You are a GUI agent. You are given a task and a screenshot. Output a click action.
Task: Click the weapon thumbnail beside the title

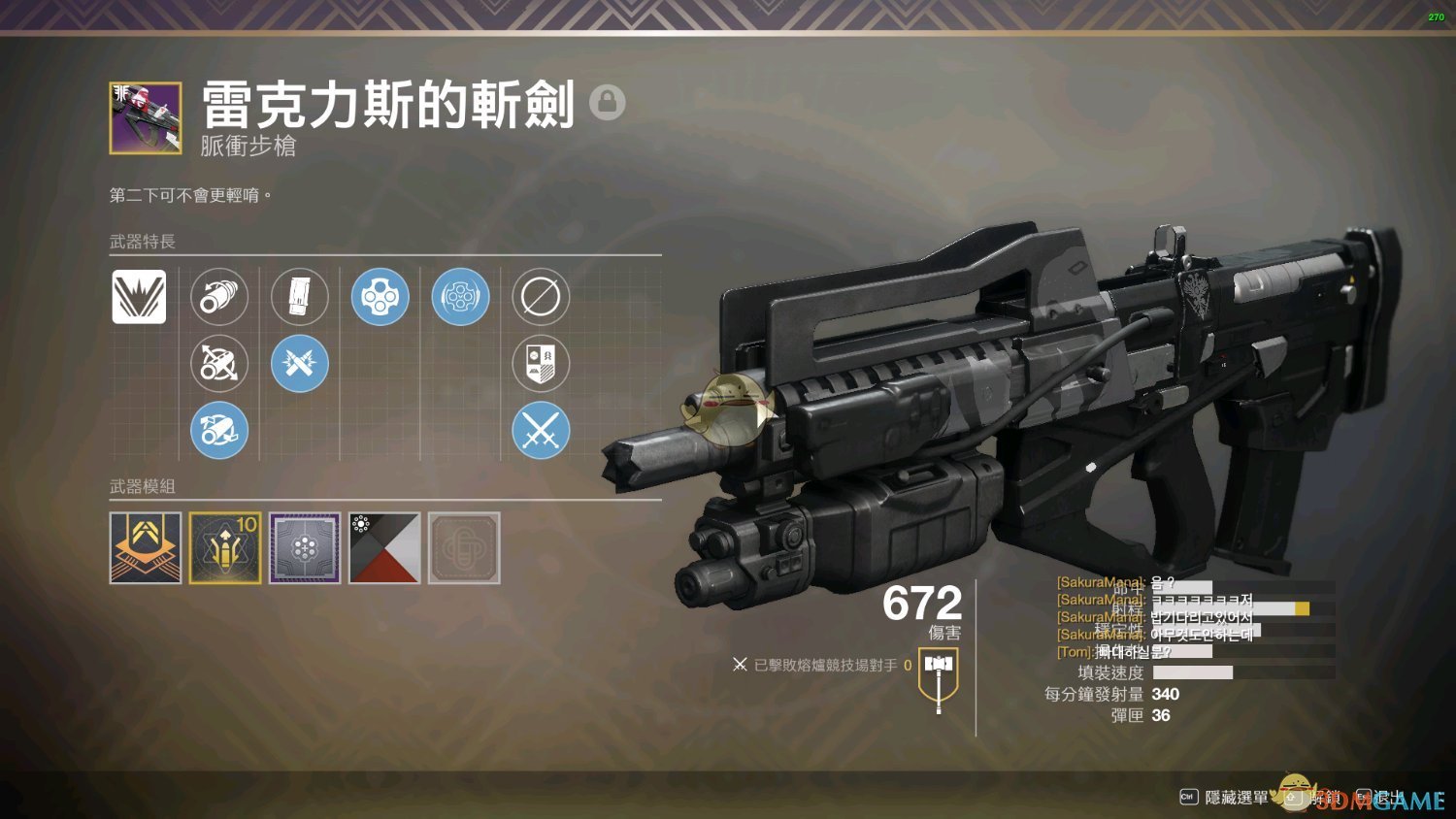pyautogui.click(x=146, y=117)
